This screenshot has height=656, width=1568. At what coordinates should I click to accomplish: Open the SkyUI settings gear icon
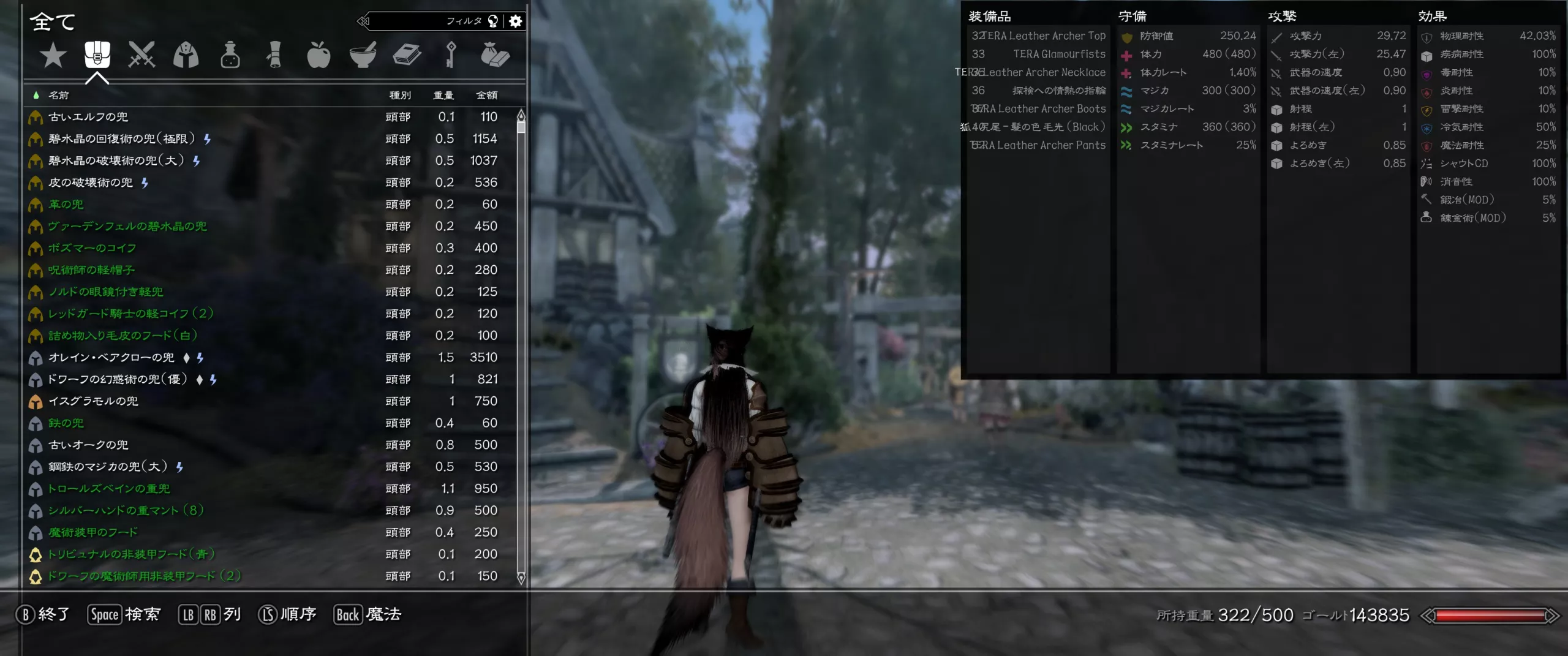point(515,21)
